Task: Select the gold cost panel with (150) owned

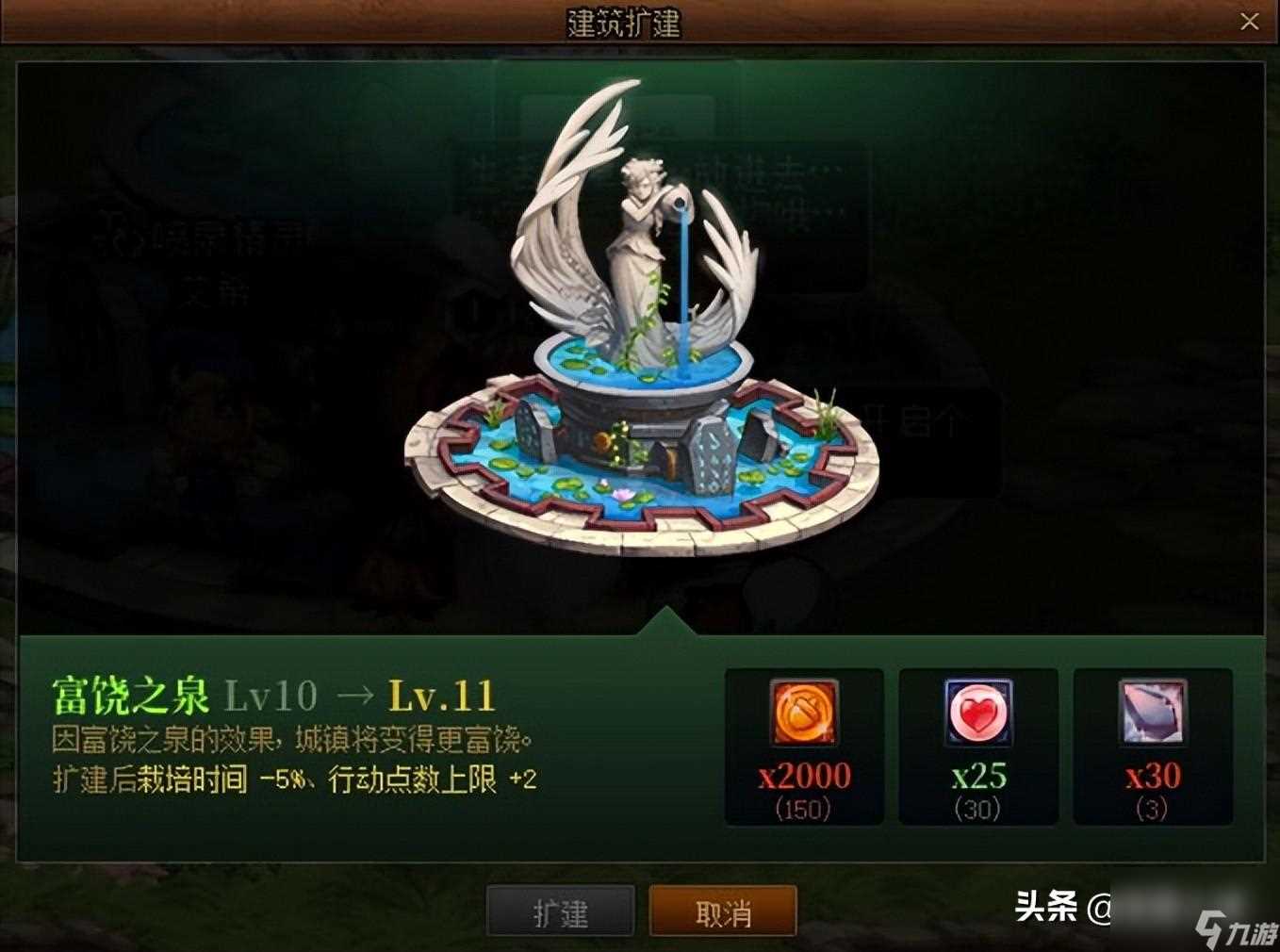Action: (x=802, y=747)
